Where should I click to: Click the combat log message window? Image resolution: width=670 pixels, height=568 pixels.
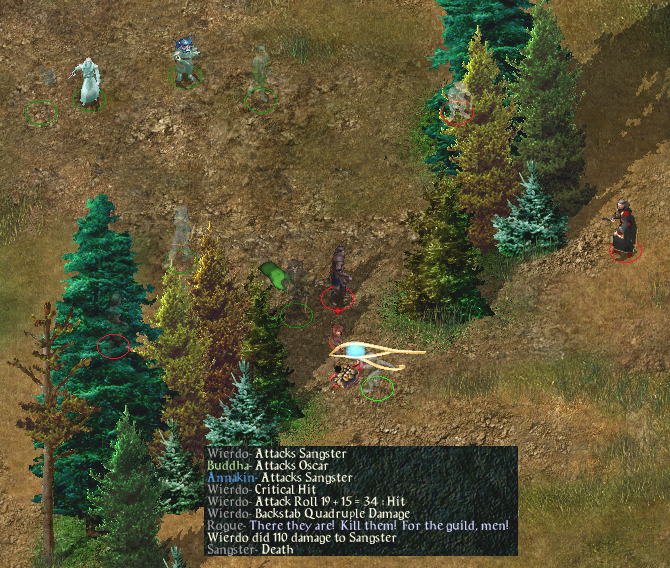[x=361, y=501]
